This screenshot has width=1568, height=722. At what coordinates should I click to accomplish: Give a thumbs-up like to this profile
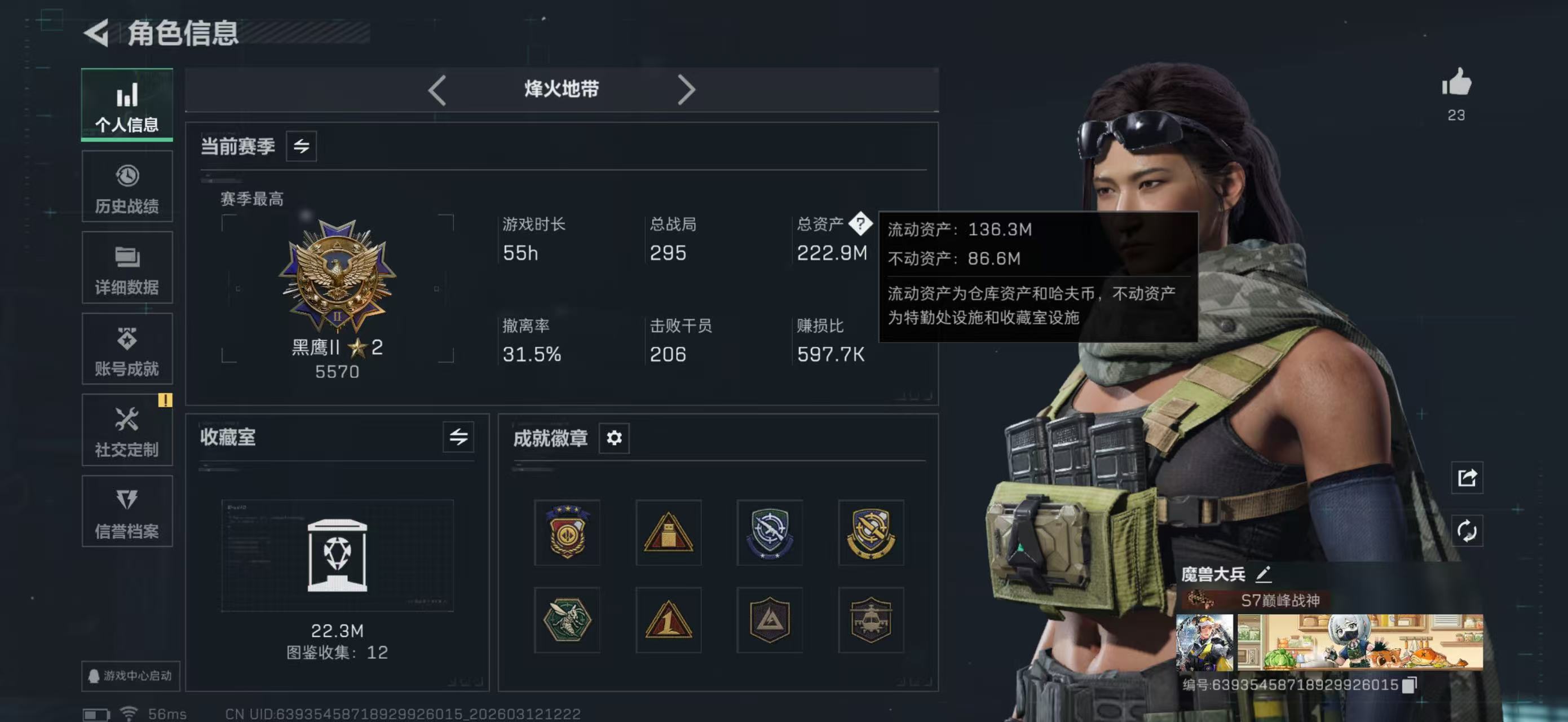(1456, 83)
